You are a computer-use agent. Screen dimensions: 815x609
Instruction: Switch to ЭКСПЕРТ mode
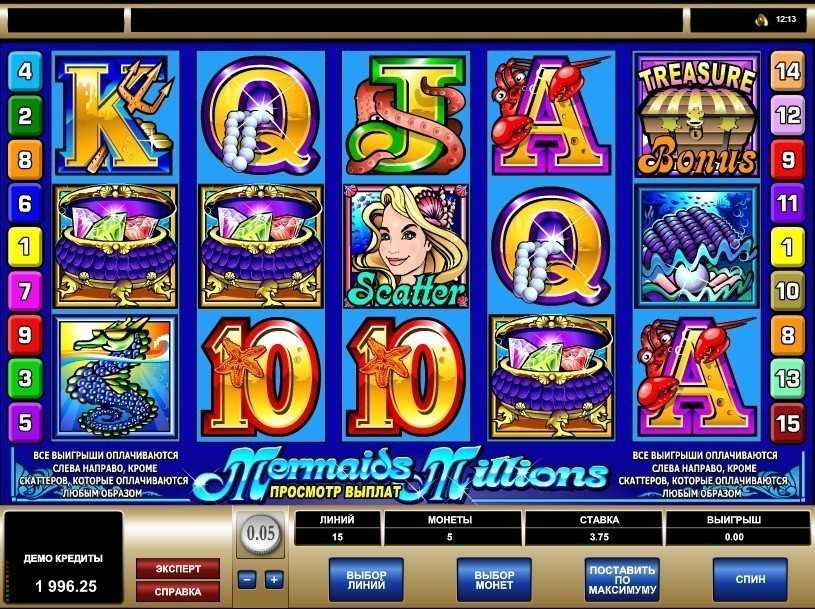coord(178,568)
